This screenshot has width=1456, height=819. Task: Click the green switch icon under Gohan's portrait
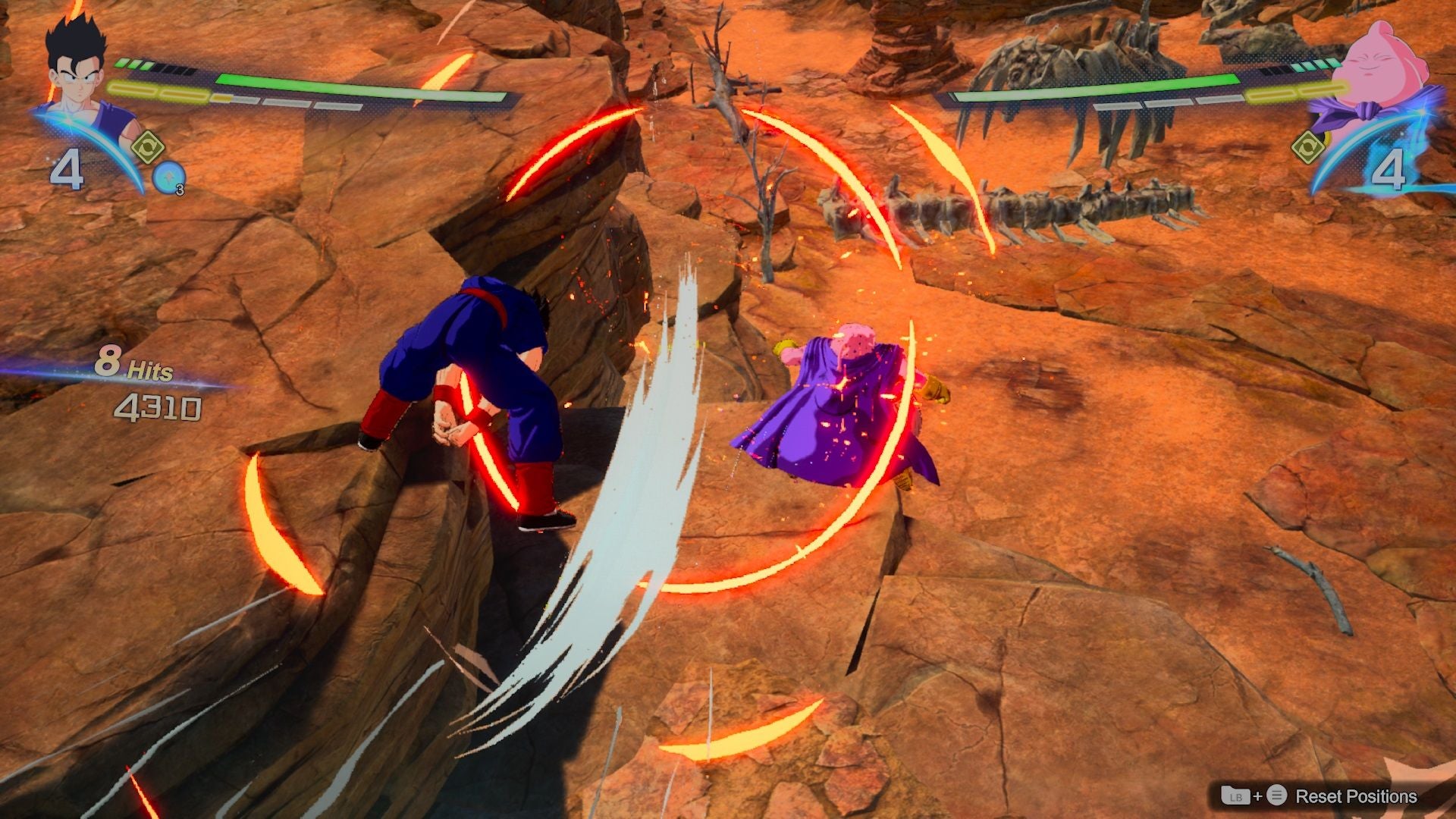(149, 146)
